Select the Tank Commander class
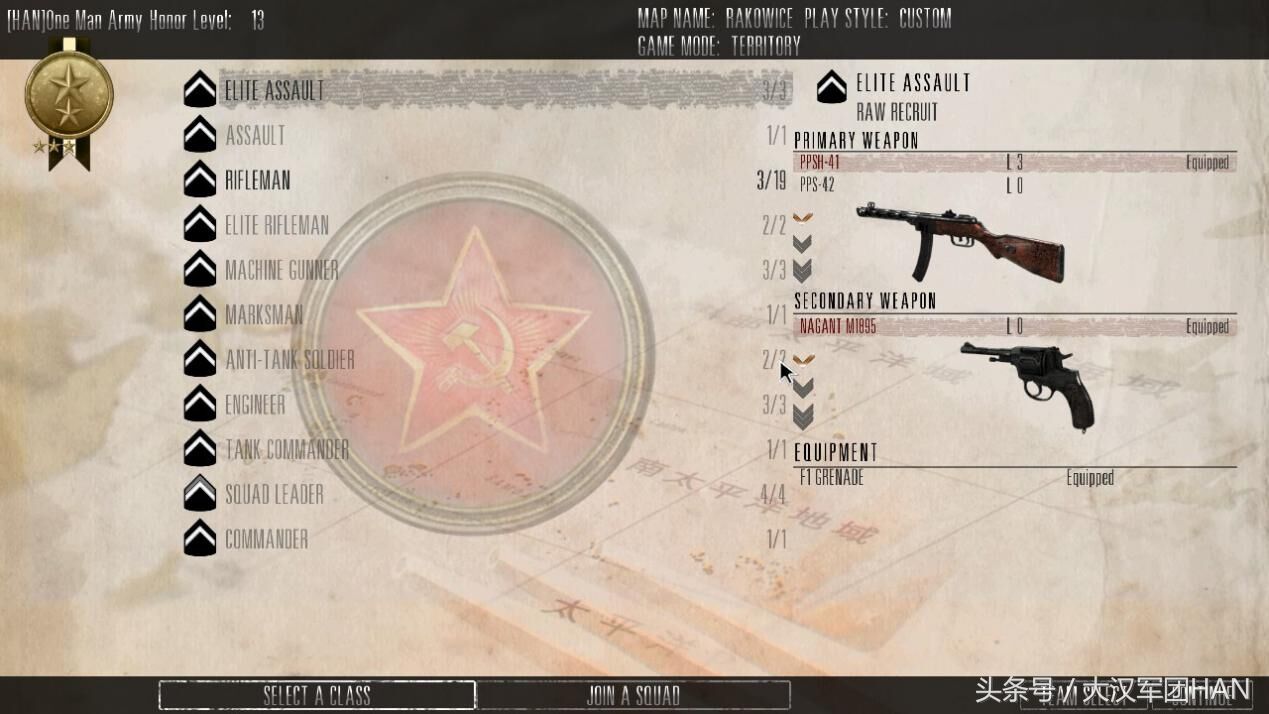Screen dimensions: 1269x714 (286, 450)
